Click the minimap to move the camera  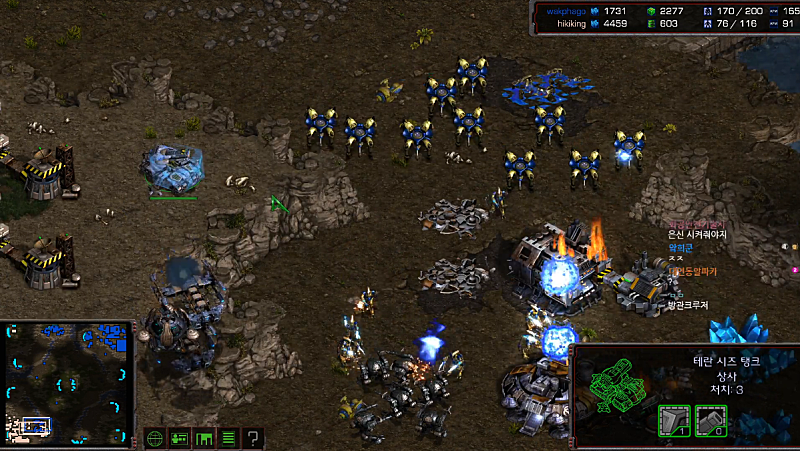[69, 383]
